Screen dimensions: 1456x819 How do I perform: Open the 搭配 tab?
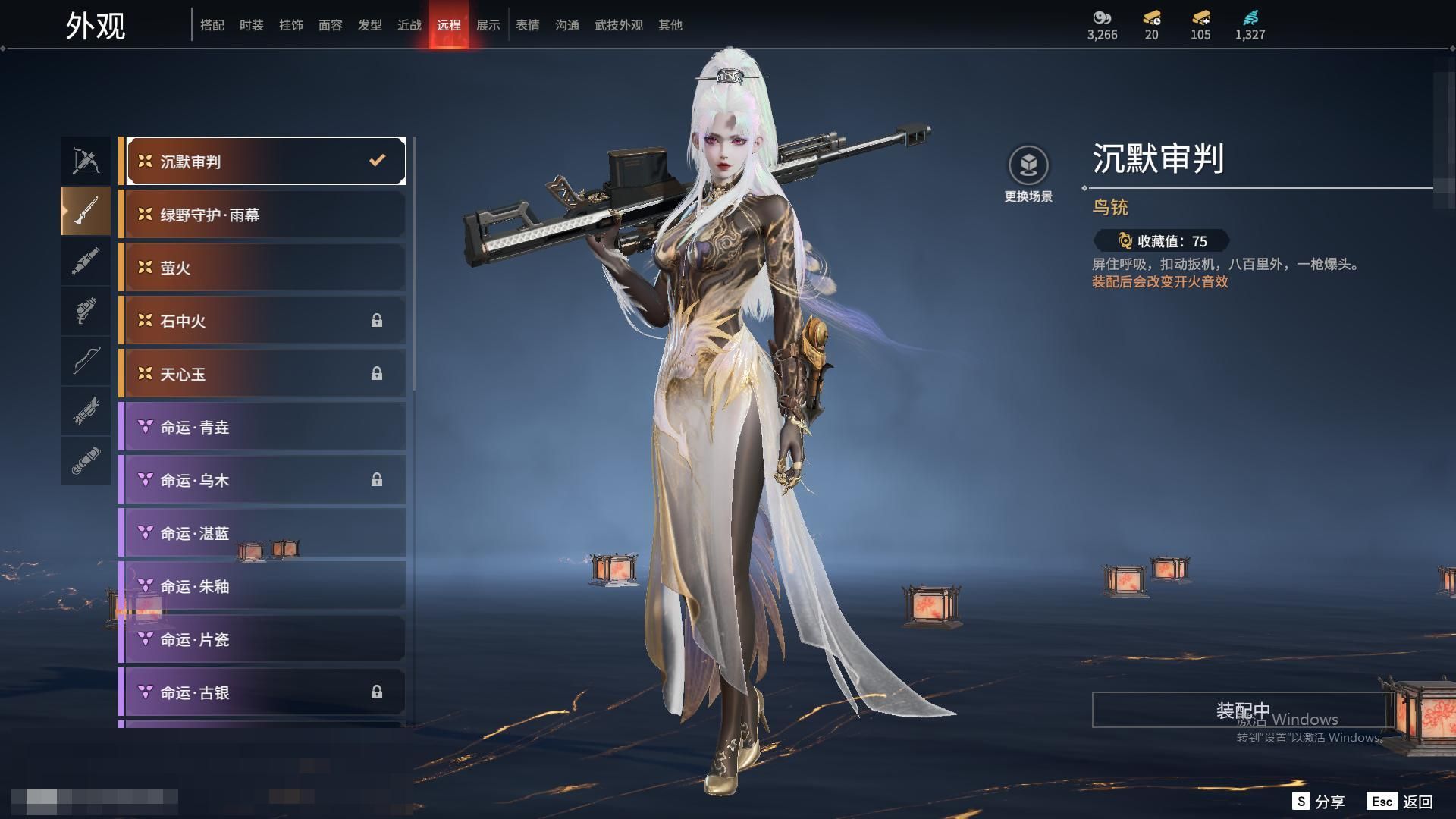[x=212, y=25]
